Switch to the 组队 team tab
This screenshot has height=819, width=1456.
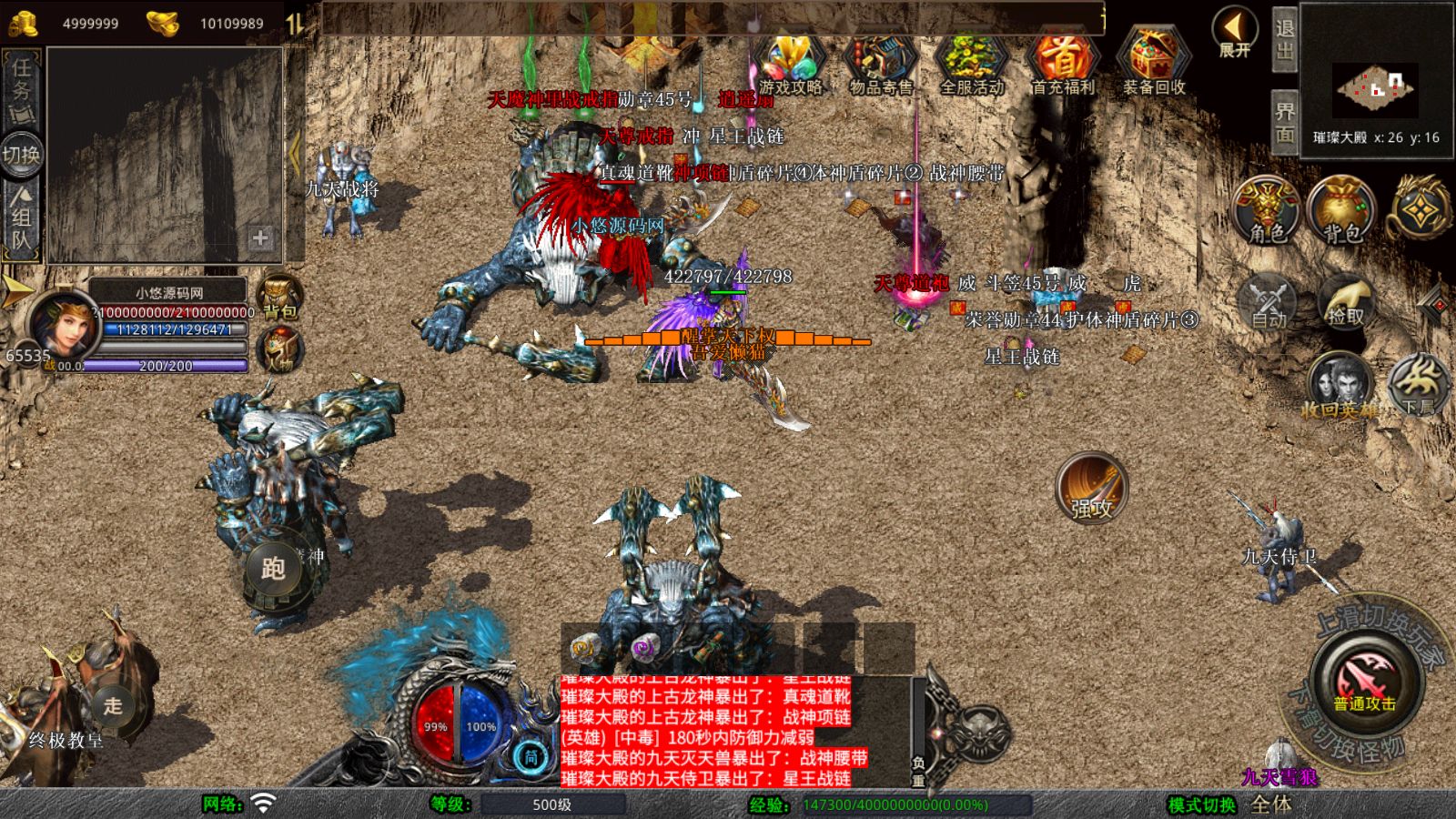tap(22, 219)
